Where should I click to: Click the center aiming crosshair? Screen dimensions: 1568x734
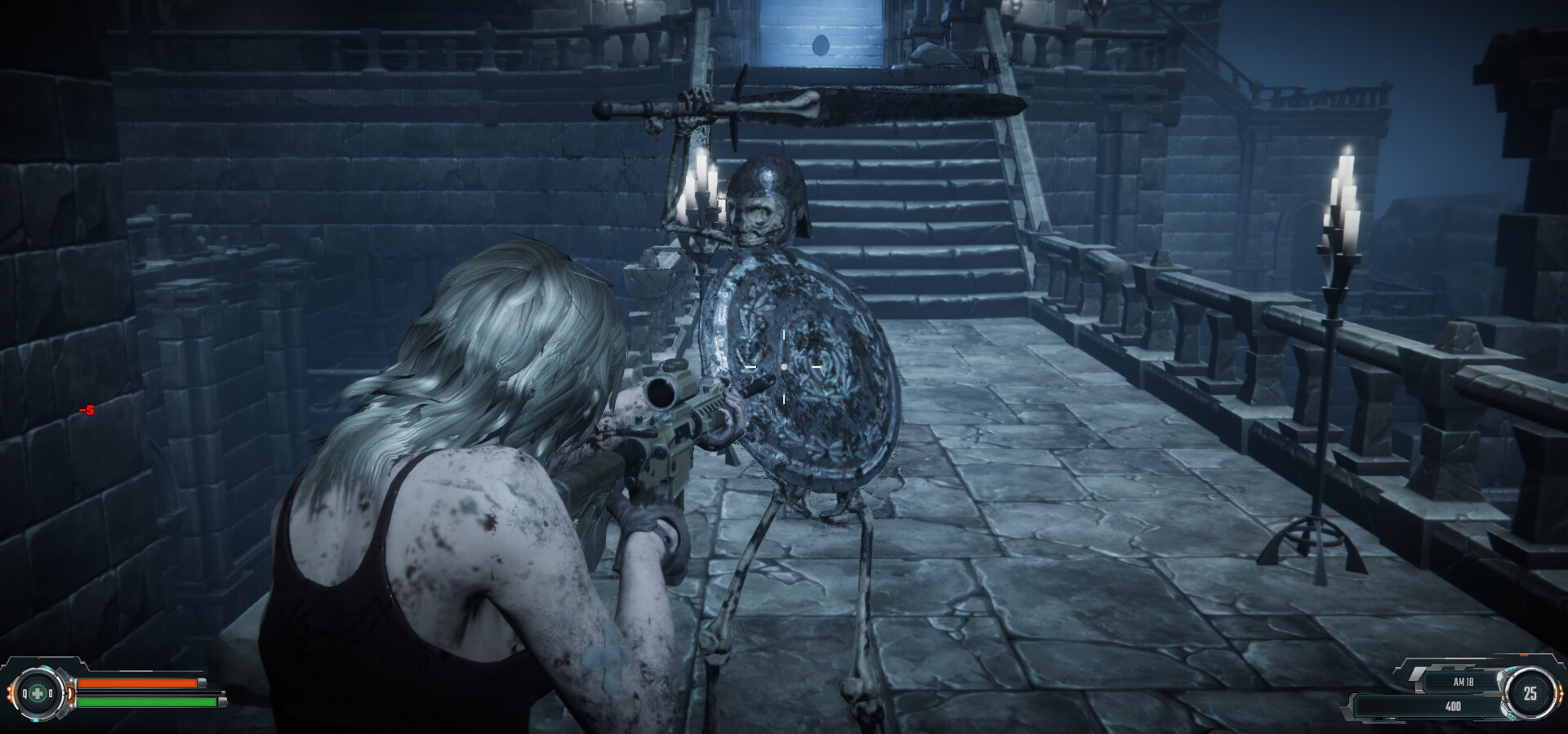click(784, 369)
